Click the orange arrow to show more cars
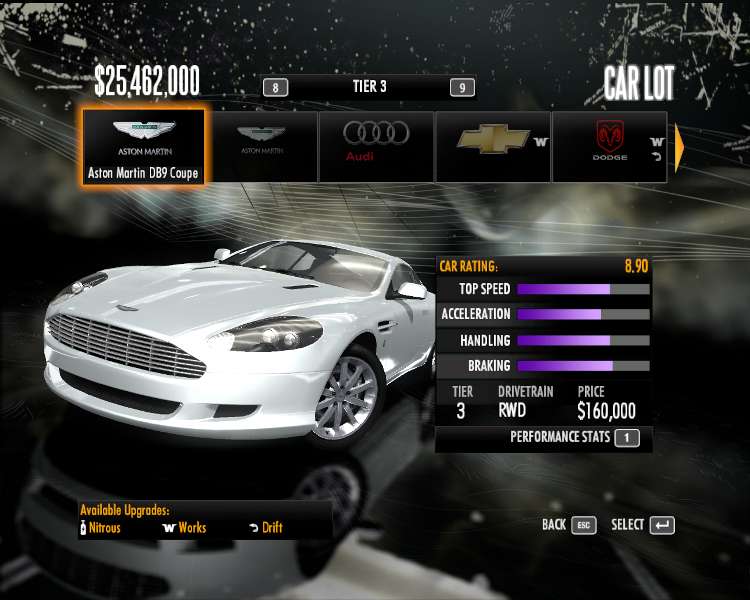750x600 pixels. pyautogui.click(x=680, y=147)
